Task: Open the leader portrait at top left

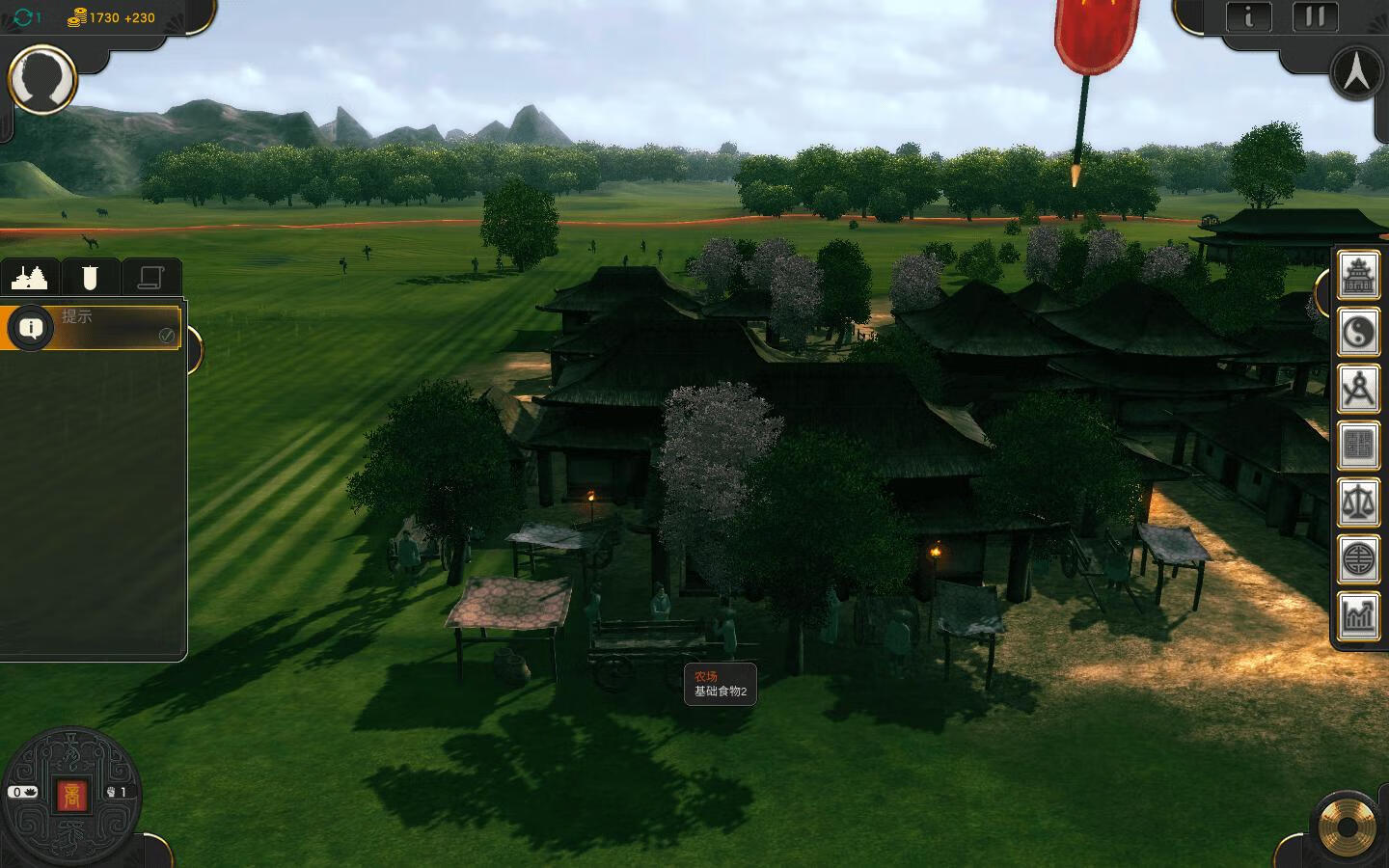Action: pyautogui.click(x=42, y=79)
